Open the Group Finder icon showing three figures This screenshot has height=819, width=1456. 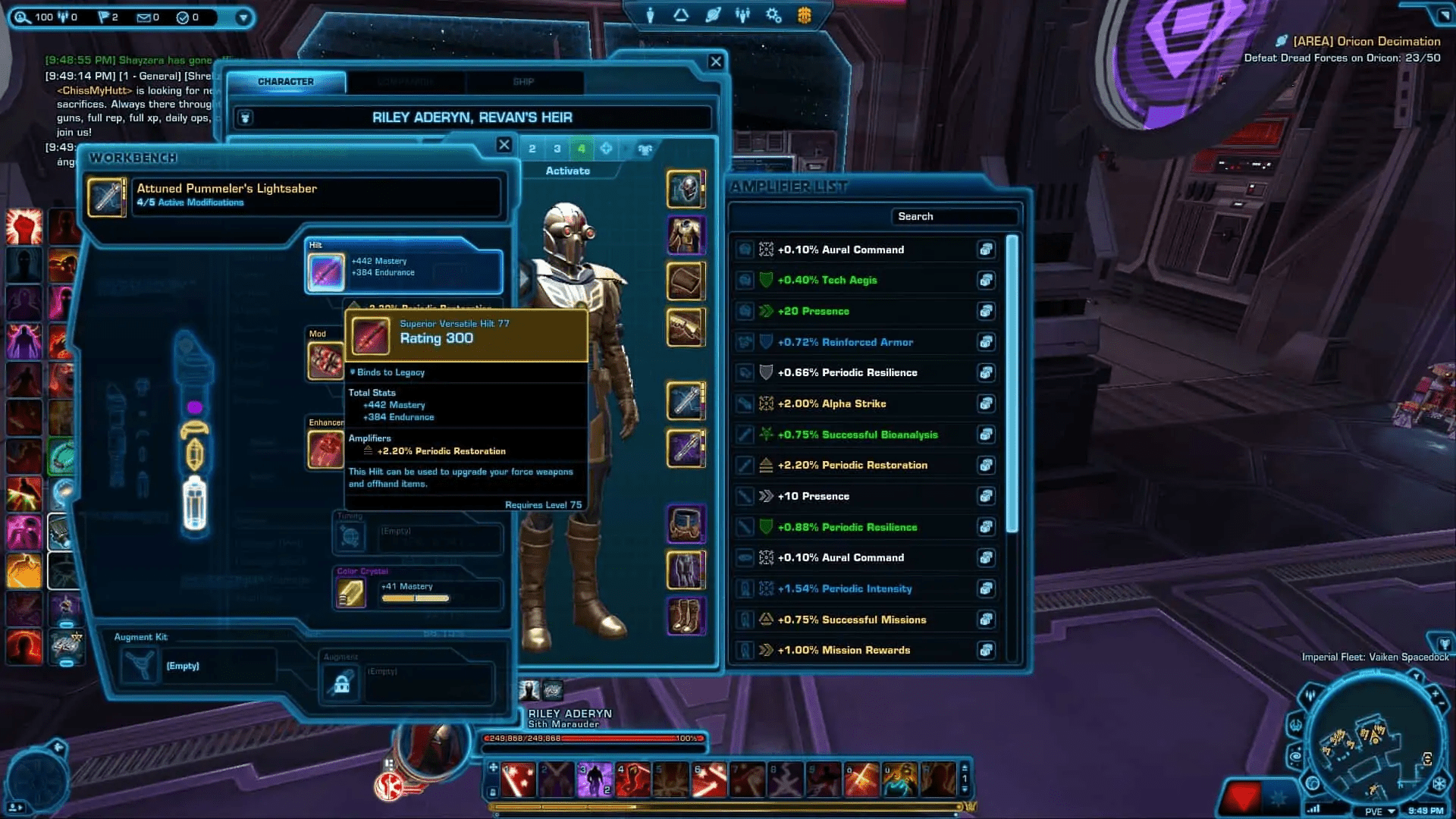point(743,14)
